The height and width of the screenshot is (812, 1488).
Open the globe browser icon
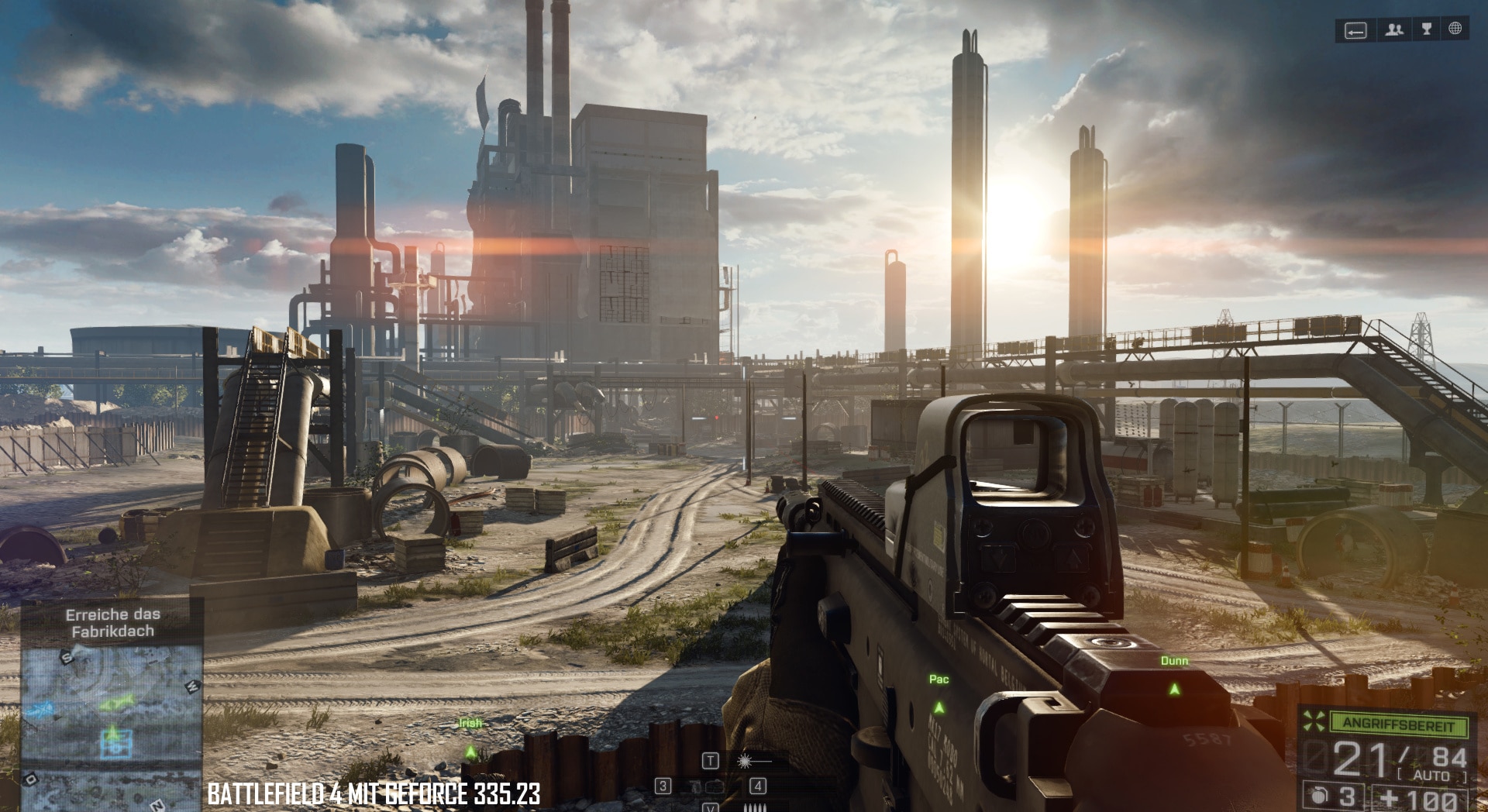click(1455, 29)
